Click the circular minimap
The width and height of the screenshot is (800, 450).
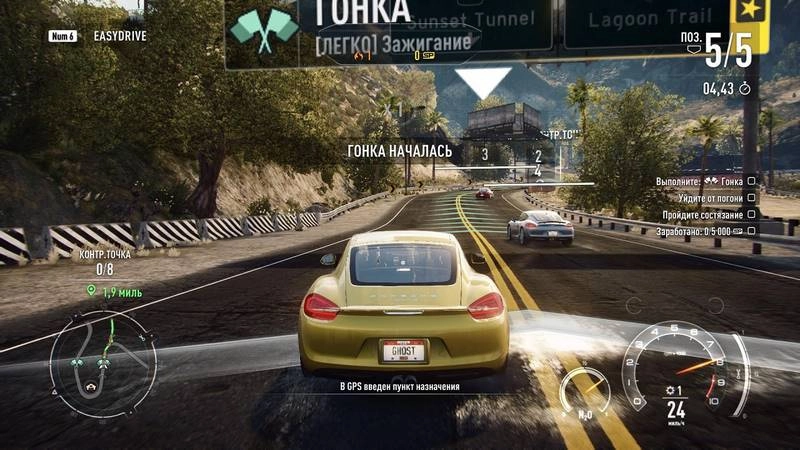click(102, 360)
